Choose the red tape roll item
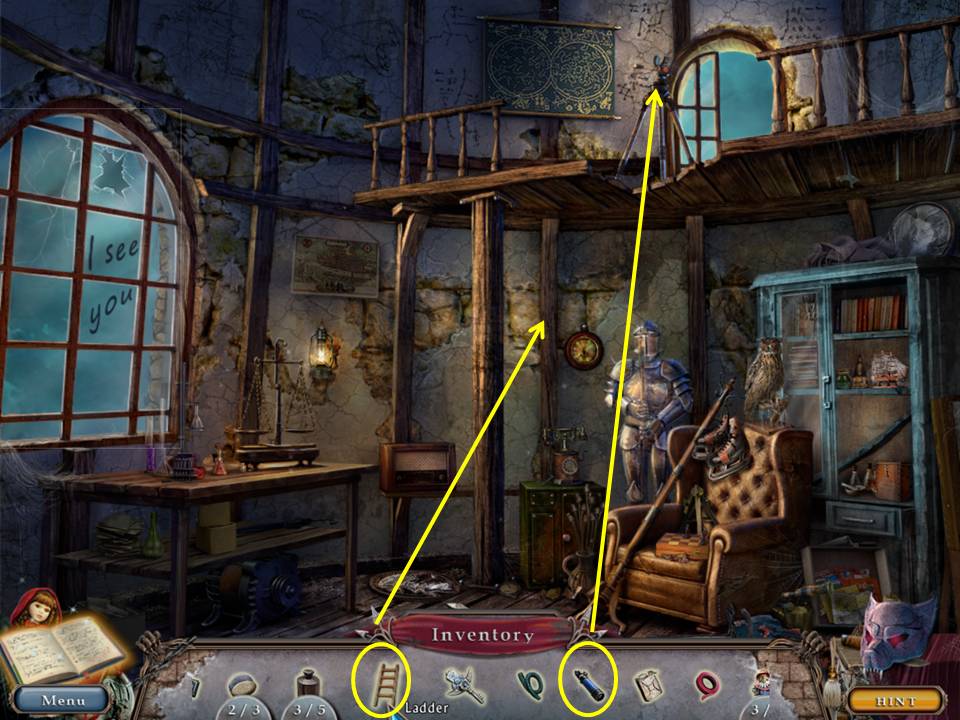The image size is (960, 720). pos(706,685)
